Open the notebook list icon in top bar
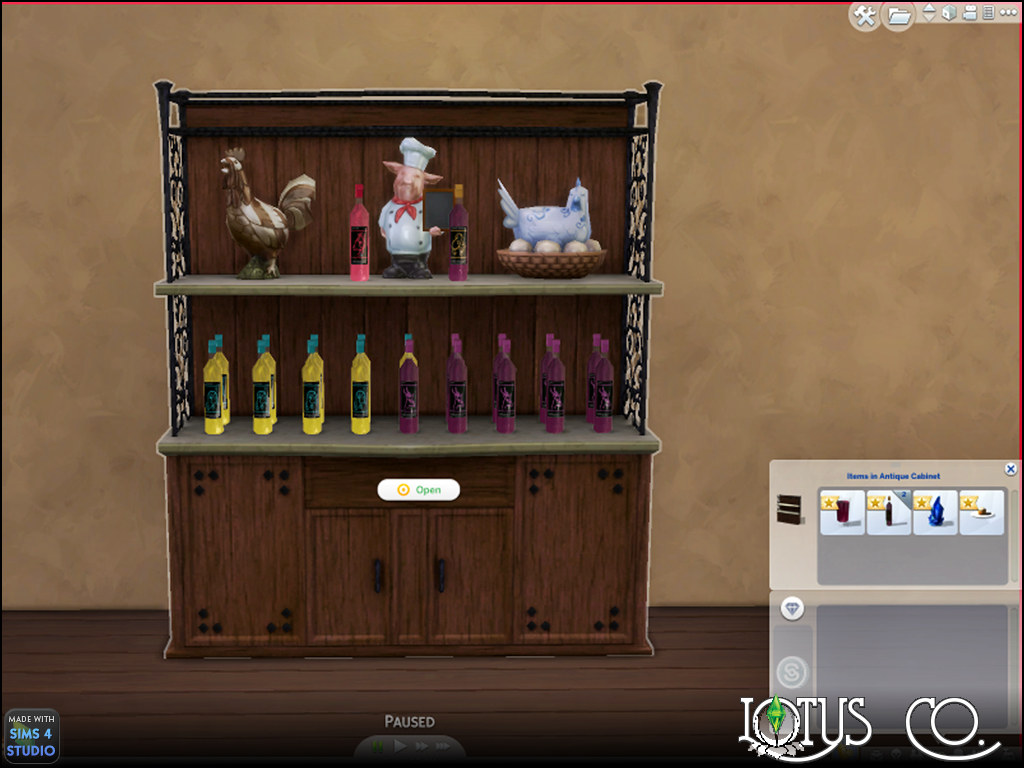The width and height of the screenshot is (1024, 768). point(987,13)
